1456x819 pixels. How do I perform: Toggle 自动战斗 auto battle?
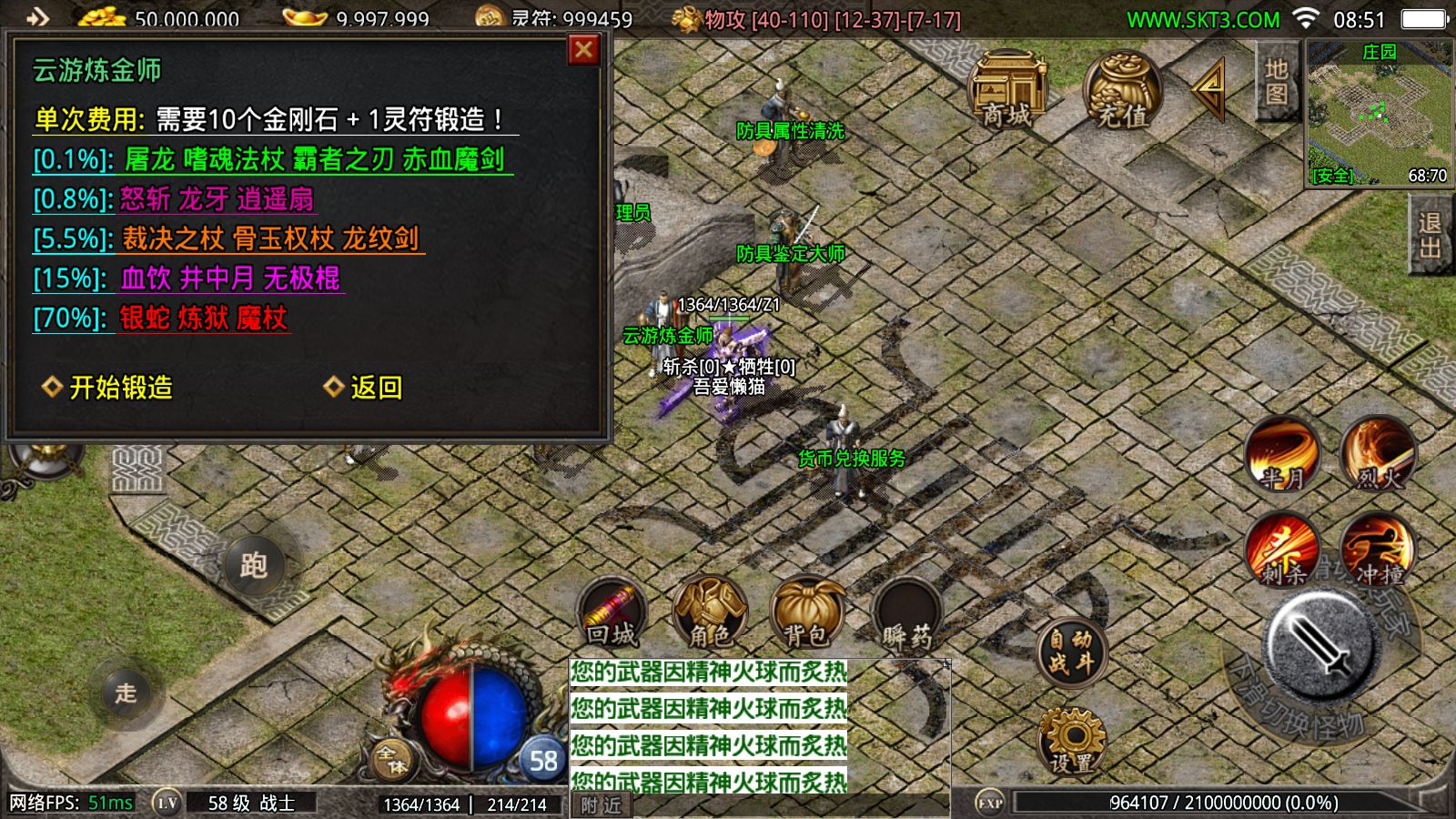tap(1071, 652)
